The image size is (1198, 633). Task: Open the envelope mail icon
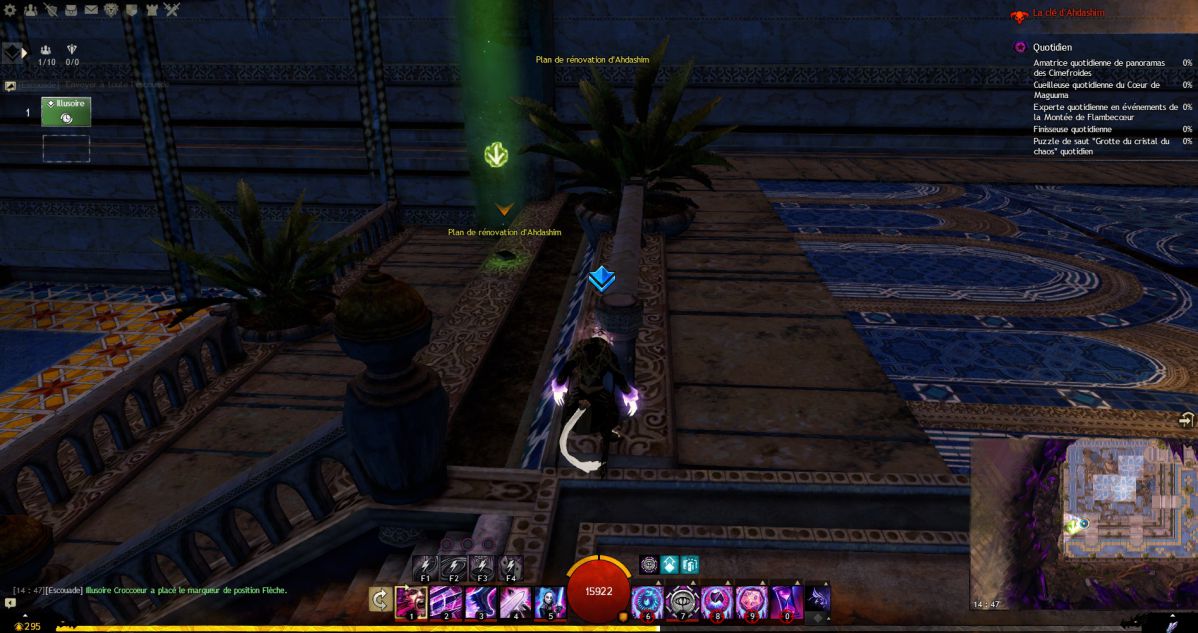92,10
